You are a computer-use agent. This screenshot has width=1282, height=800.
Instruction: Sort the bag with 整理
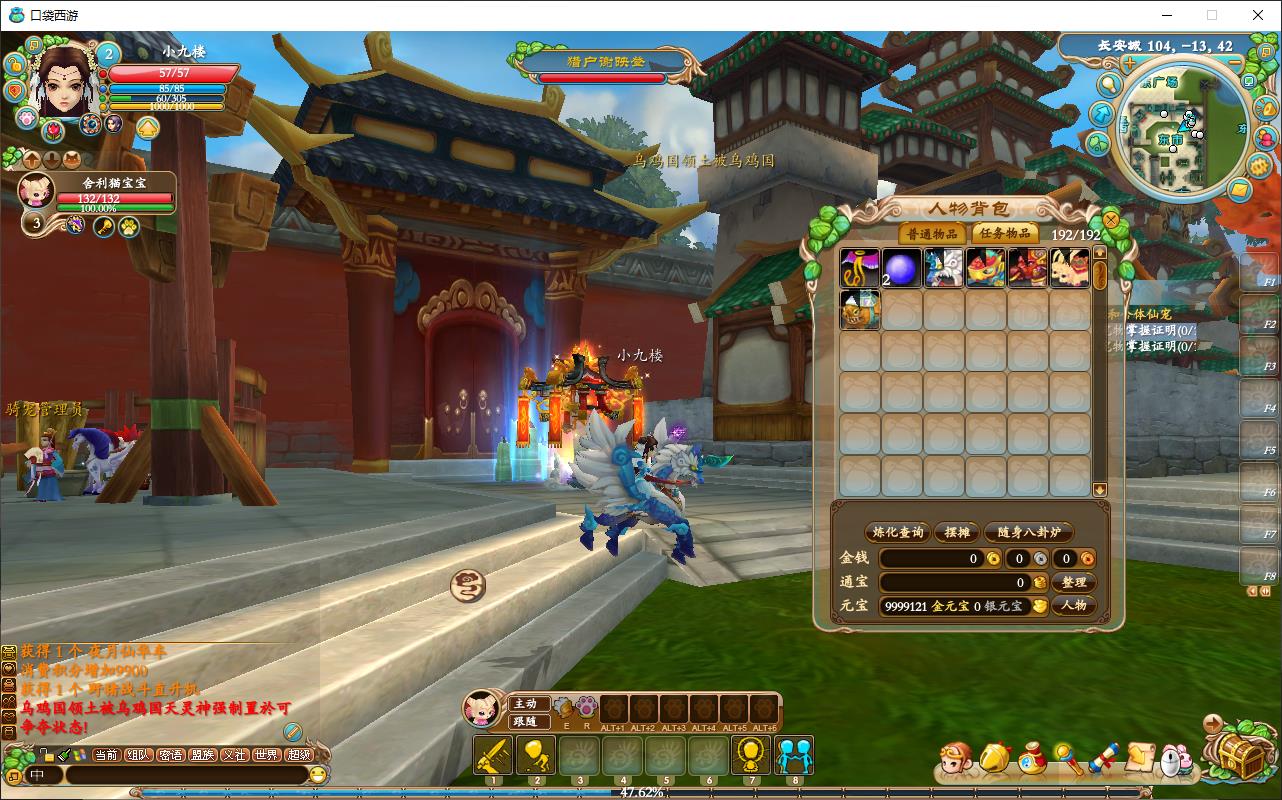click(x=1073, y=582)
